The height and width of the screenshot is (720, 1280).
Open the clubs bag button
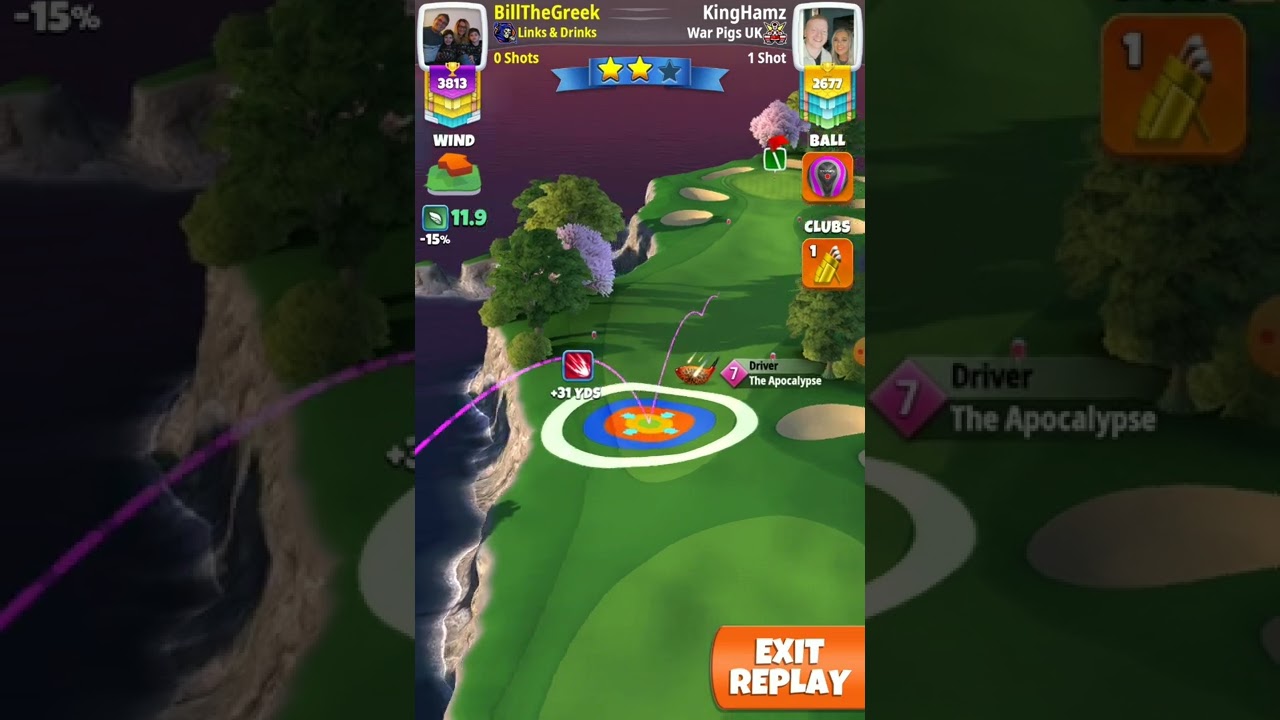click(x=827, y=263)
